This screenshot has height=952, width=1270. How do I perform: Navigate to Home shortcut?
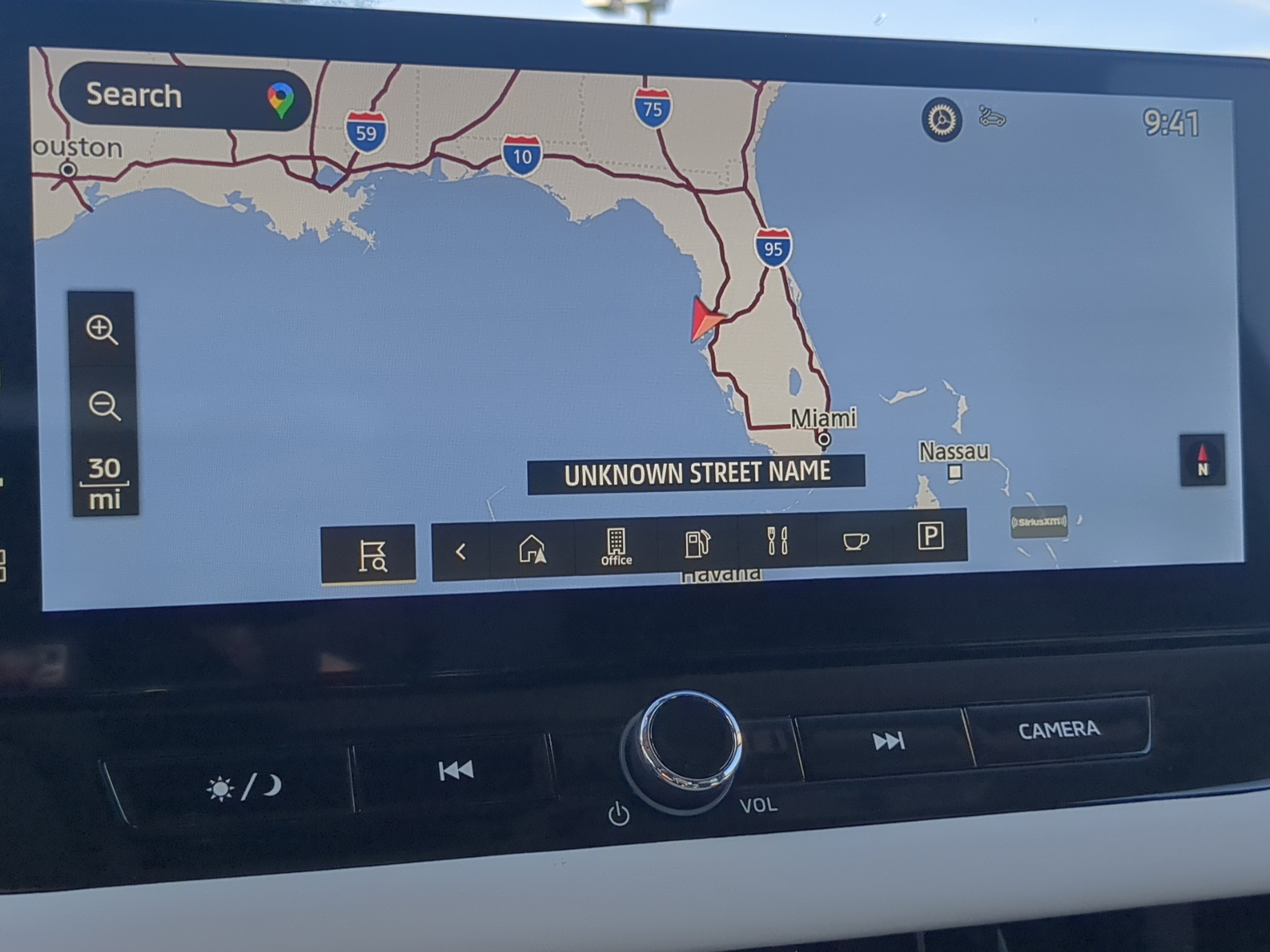532,550
